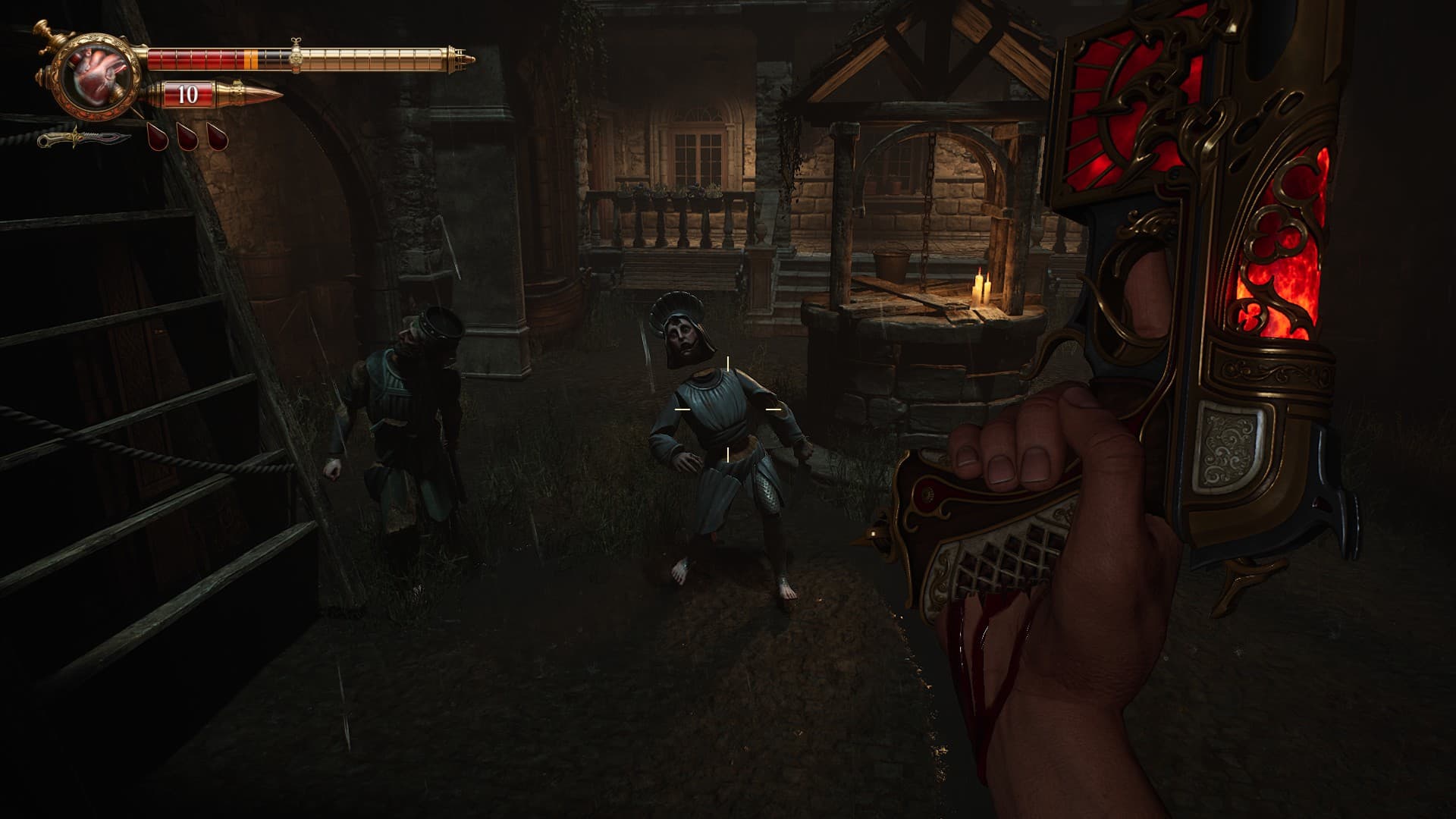This screenshot has width=1456, height=819.
Task: Select the dagger weapon icon
Action: pos(82,139)
